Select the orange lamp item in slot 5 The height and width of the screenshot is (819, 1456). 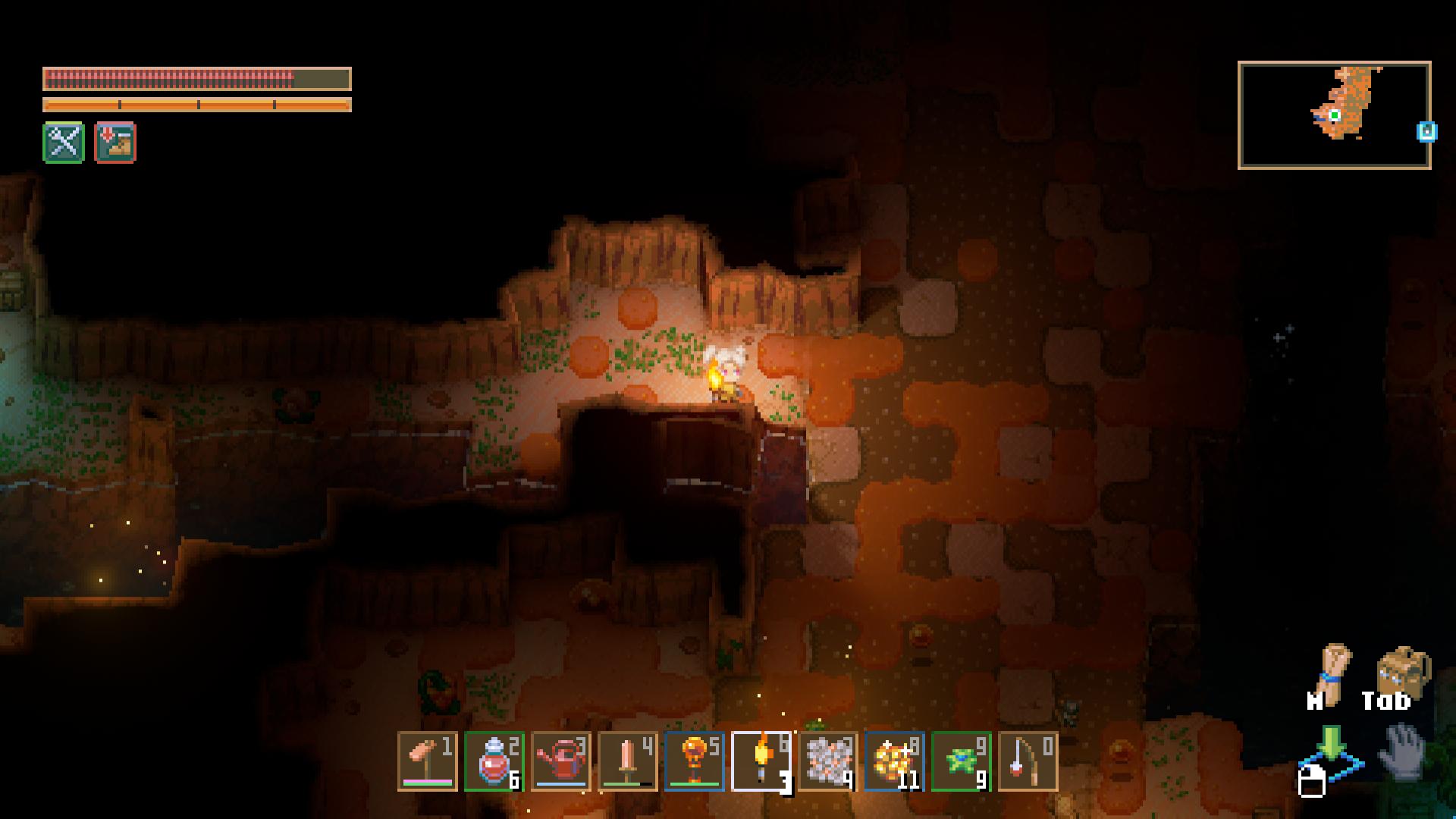[695, 761]
